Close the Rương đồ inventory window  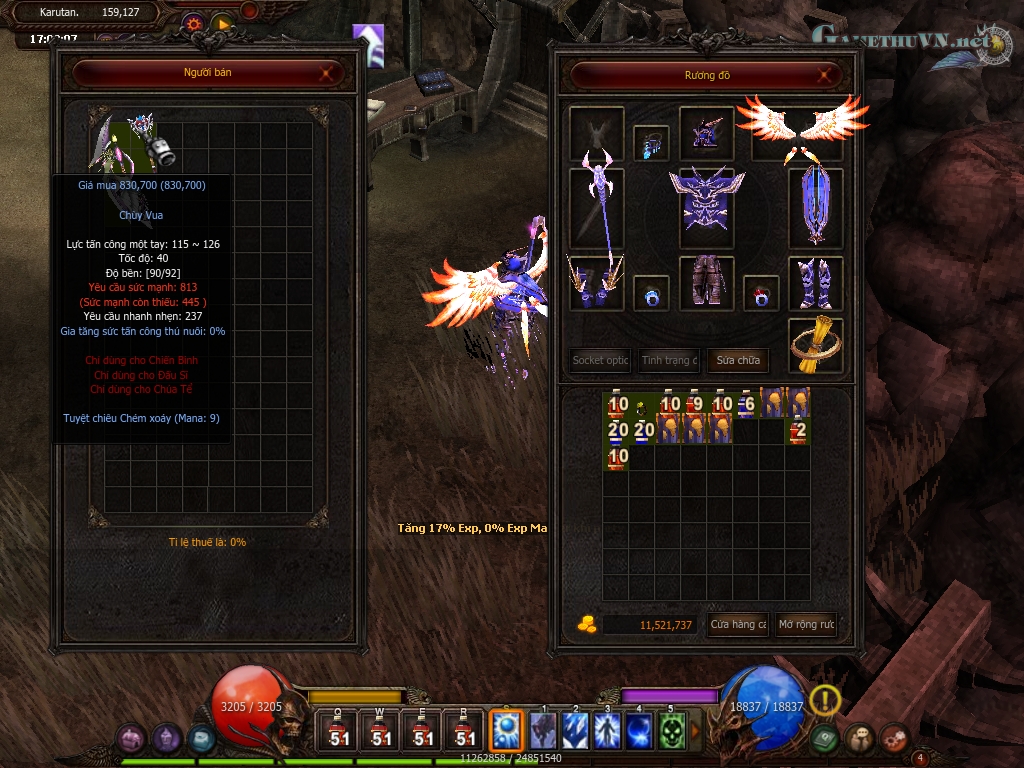click(x=825, y=74)
